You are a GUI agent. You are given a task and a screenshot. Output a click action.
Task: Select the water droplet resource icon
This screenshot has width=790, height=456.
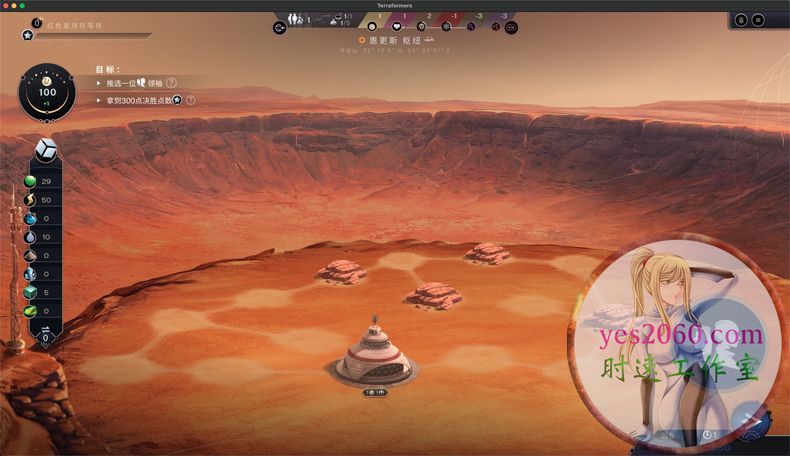coord(31,236)
